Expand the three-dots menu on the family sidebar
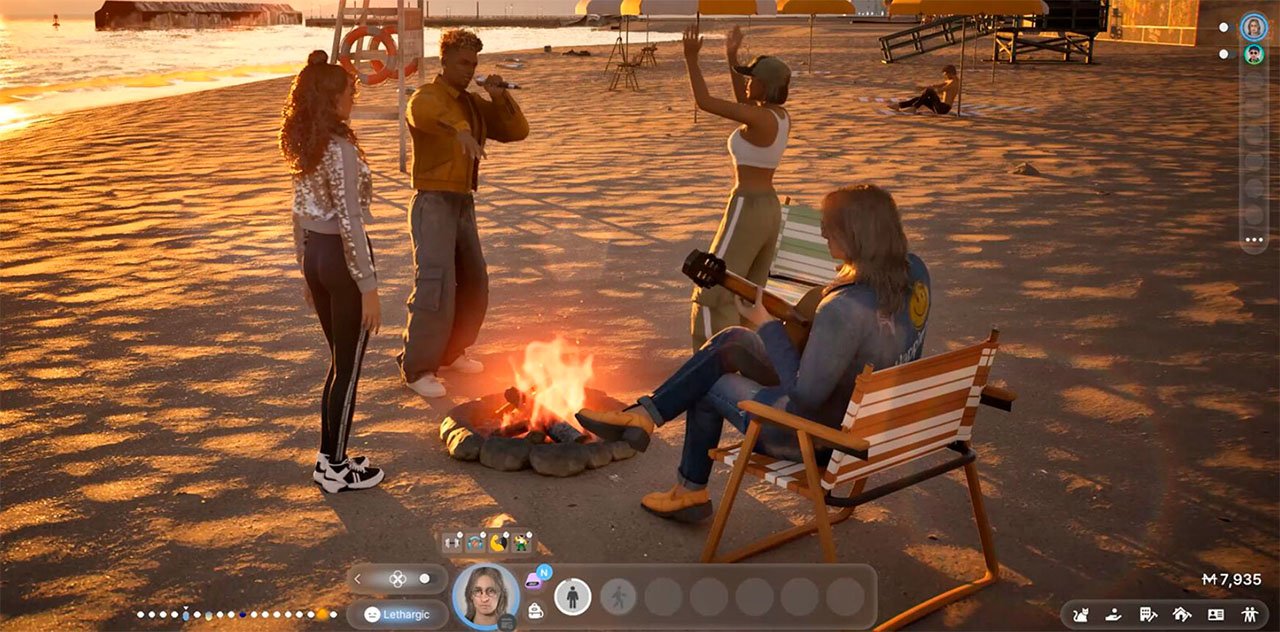Screen dimensions: 1280x632 point(1253,240)
